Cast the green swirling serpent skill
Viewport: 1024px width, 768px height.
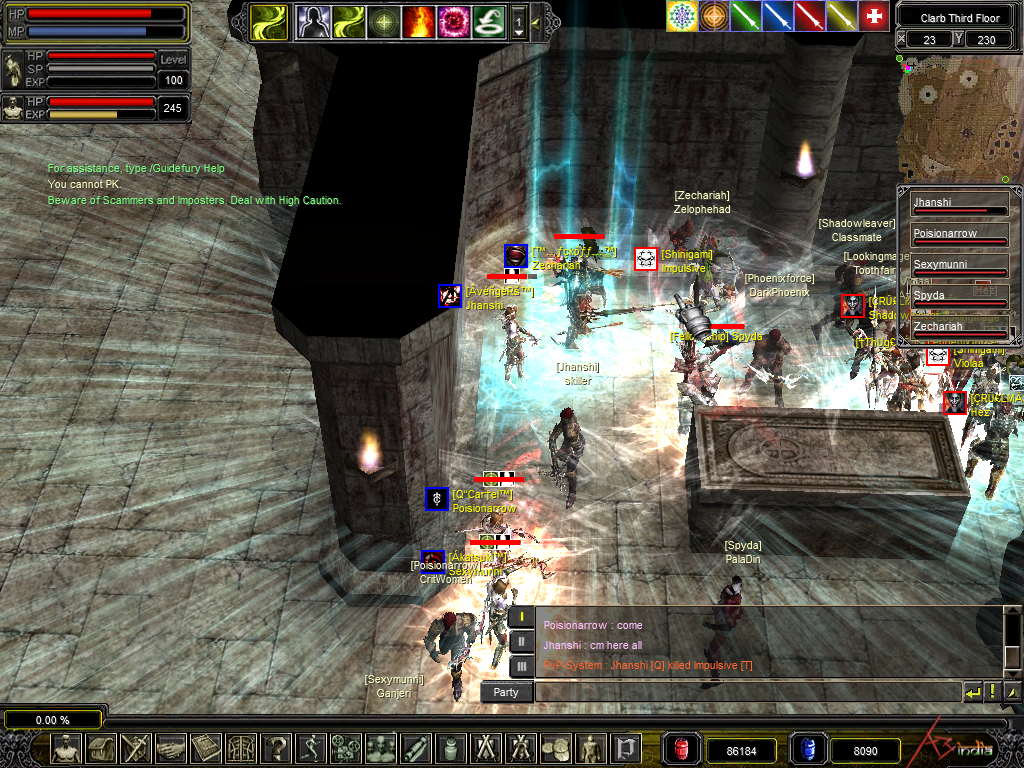coord(488,20)
